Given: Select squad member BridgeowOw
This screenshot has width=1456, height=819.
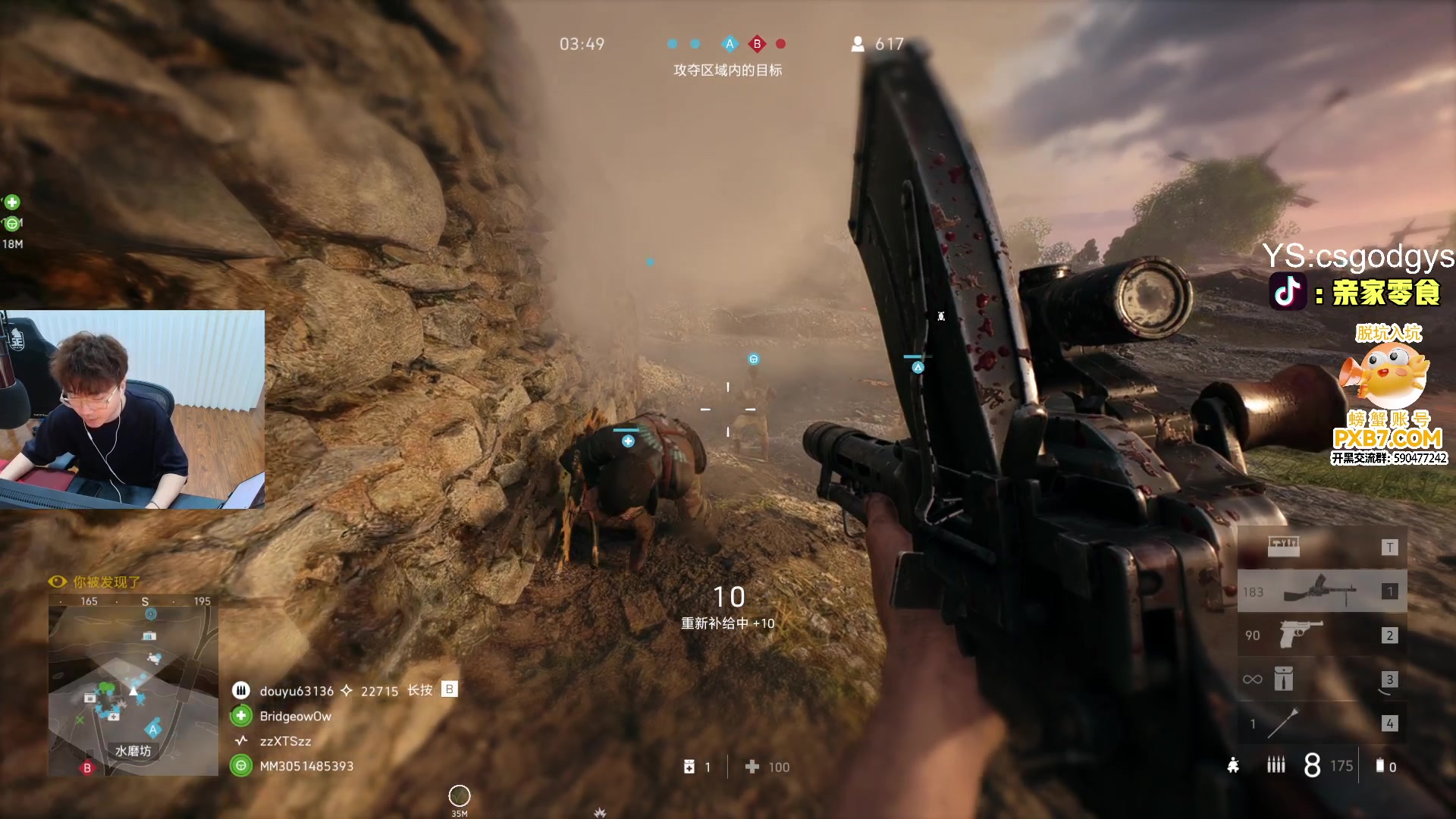Looking at the screenshot, I should (x=295, y=716).
